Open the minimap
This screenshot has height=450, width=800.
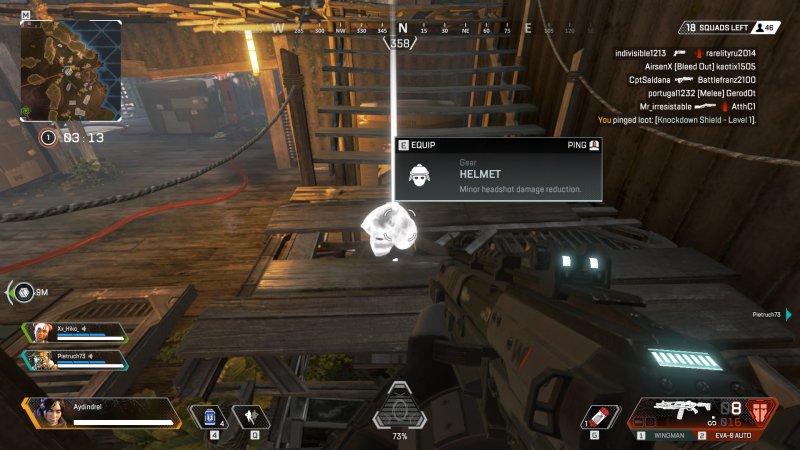tap(71, 69)
